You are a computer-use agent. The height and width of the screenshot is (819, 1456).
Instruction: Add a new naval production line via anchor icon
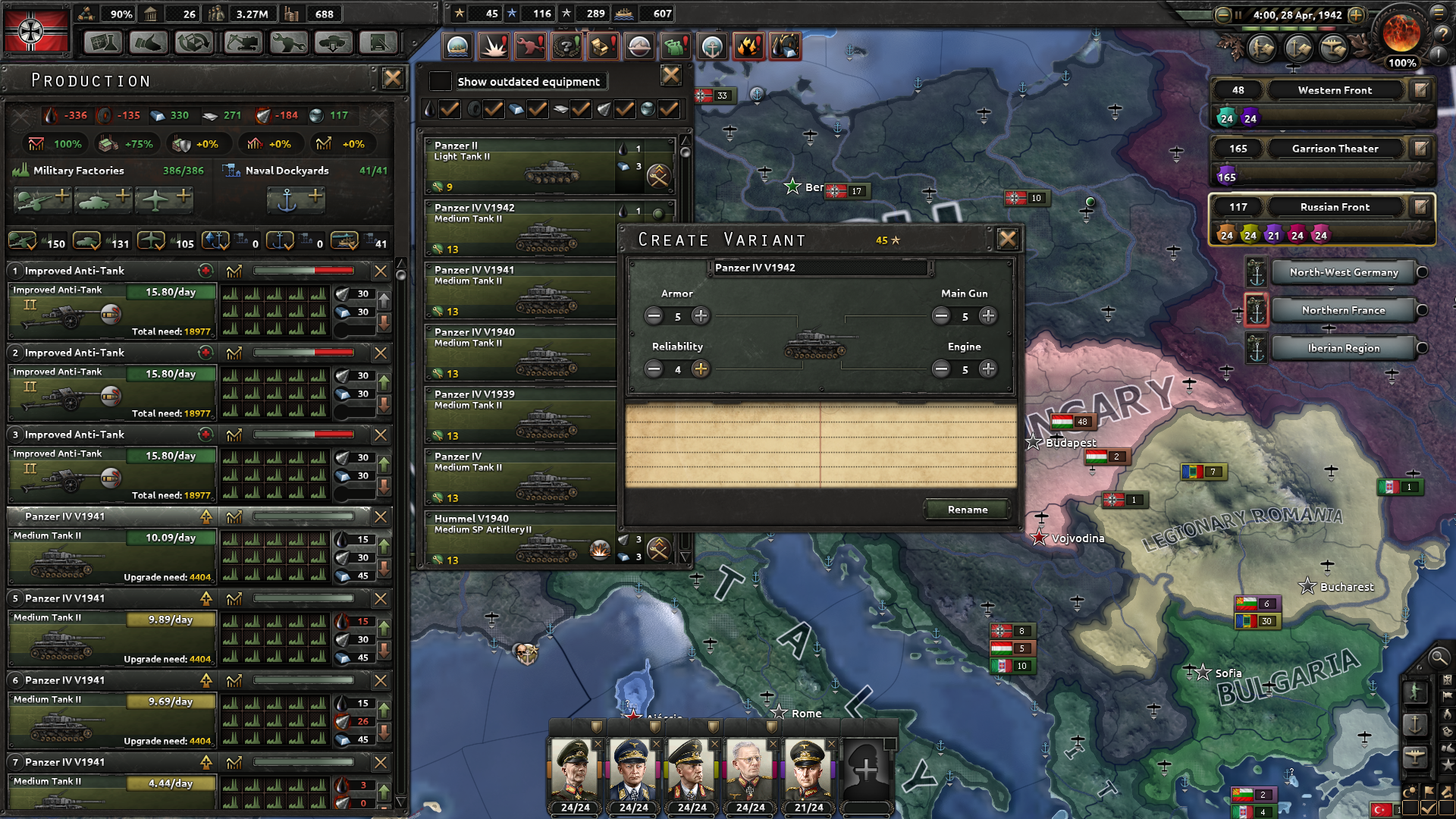(296, 199)
